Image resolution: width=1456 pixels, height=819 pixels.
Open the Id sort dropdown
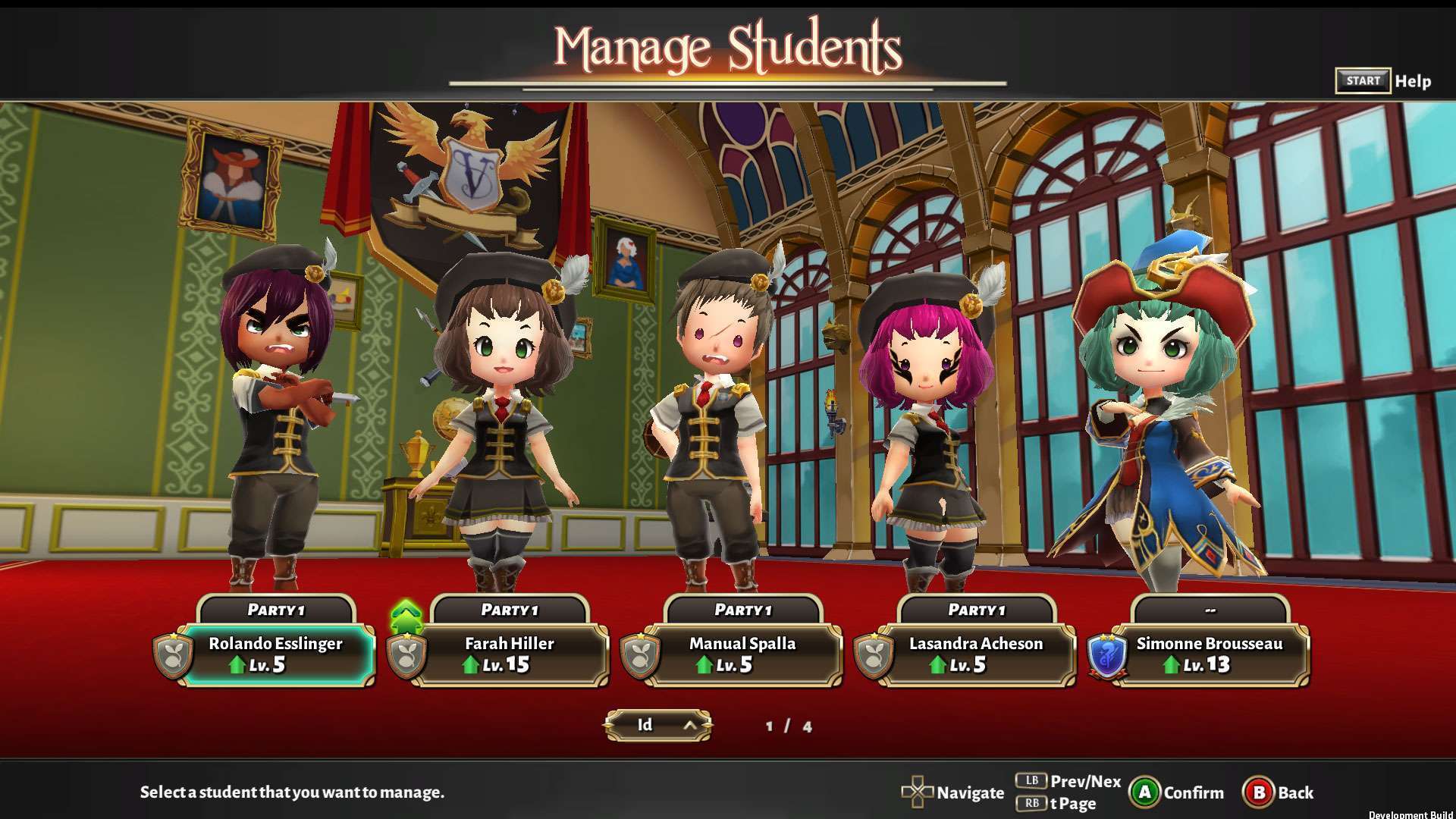657,725
